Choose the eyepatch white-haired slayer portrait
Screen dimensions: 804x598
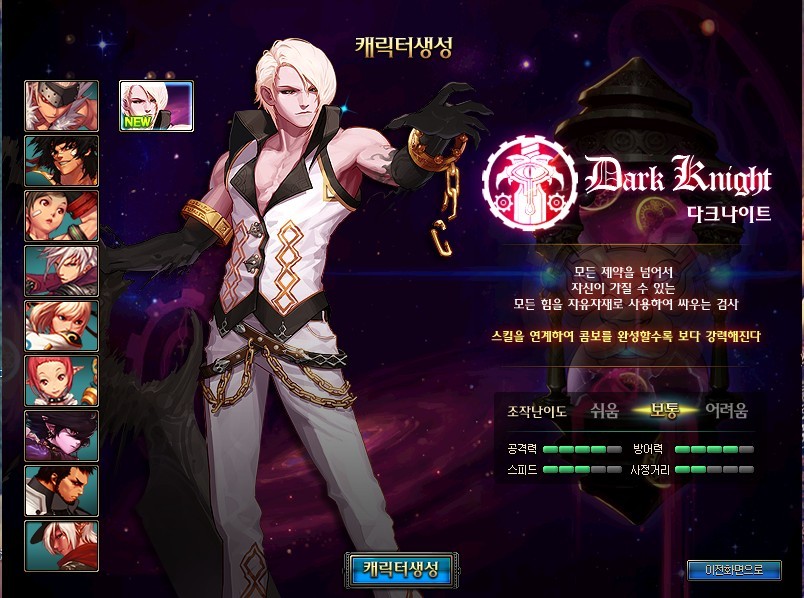(61, 106)
